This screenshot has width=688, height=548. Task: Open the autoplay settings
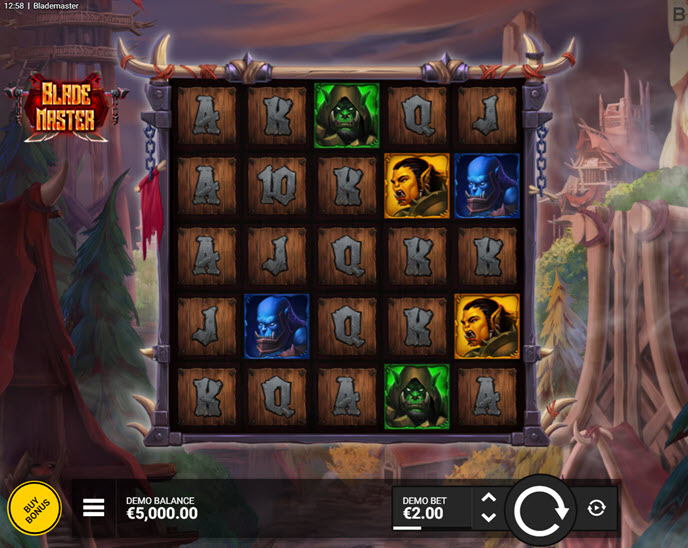[x=597, y=508]
